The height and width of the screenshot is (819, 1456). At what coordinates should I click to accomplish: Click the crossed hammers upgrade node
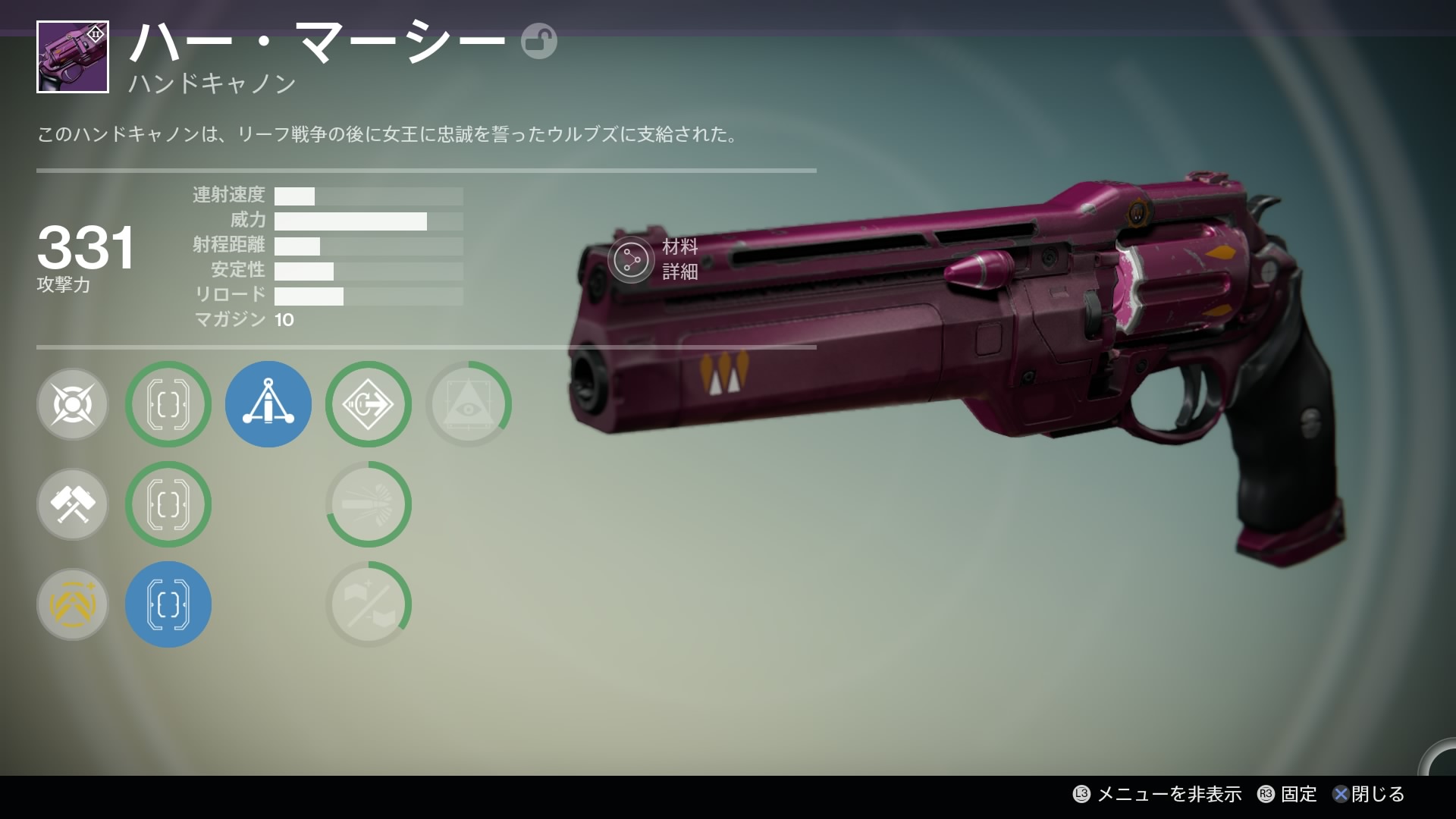coord(73,504)
